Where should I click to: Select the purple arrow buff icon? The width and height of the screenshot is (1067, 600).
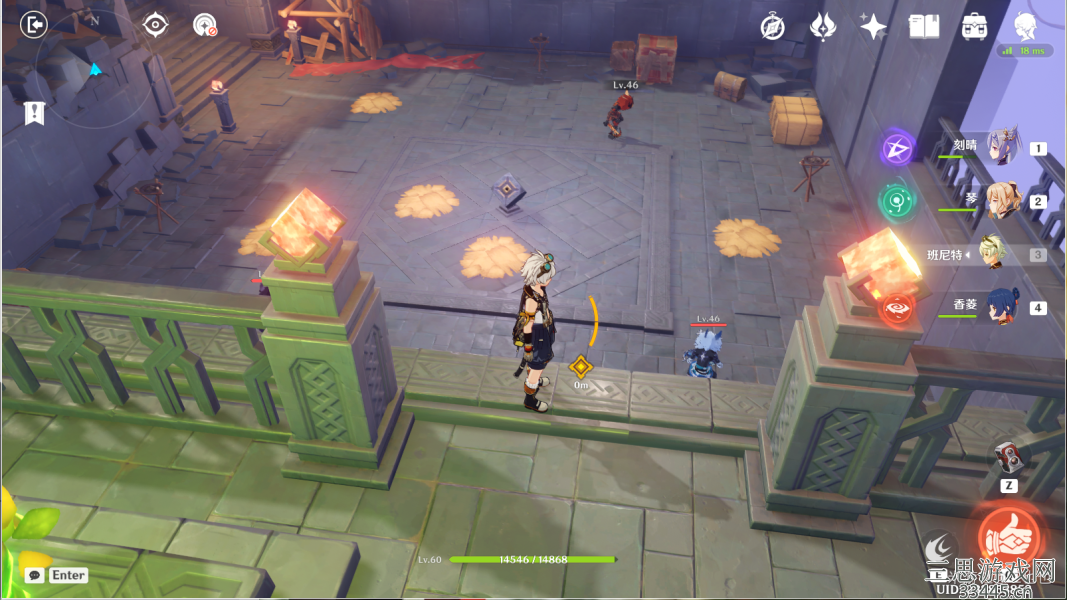click(897, 149)
